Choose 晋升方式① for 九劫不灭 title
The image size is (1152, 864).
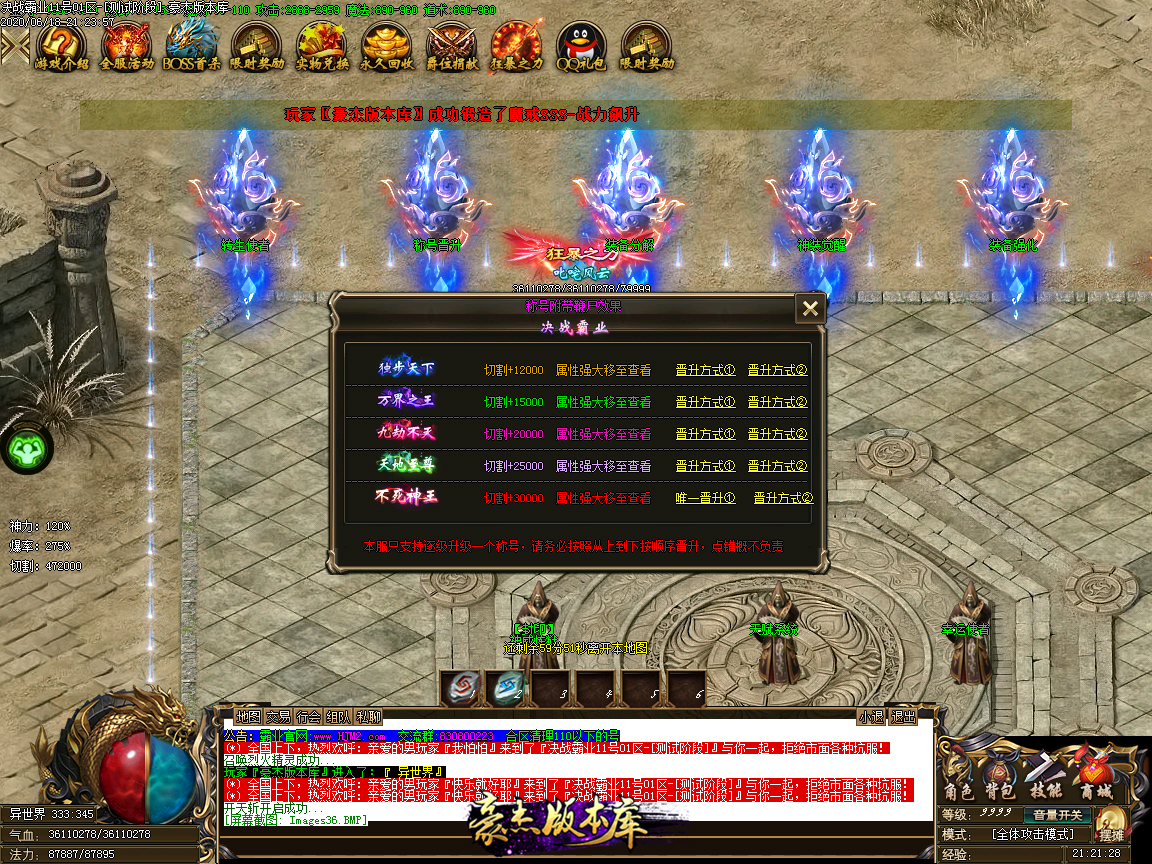705,434
